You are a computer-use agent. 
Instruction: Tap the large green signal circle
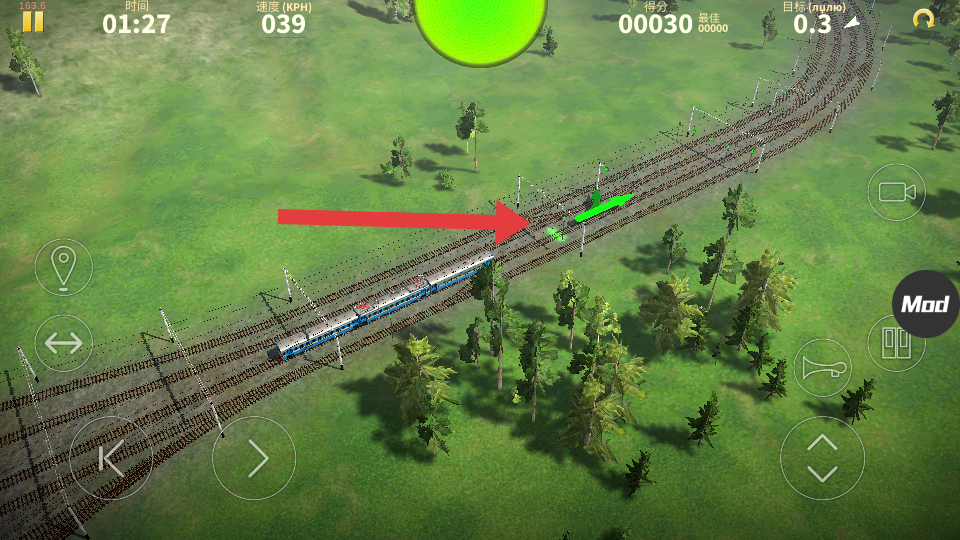(x=480, y=25)
